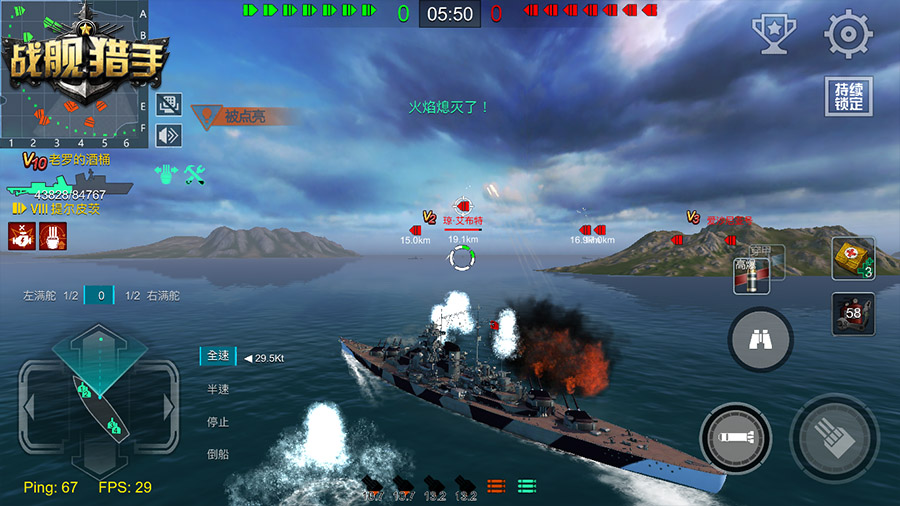Select 倒船 reverse throttle
The height and width of the screenshot is (506, 900).
point(218,453)
